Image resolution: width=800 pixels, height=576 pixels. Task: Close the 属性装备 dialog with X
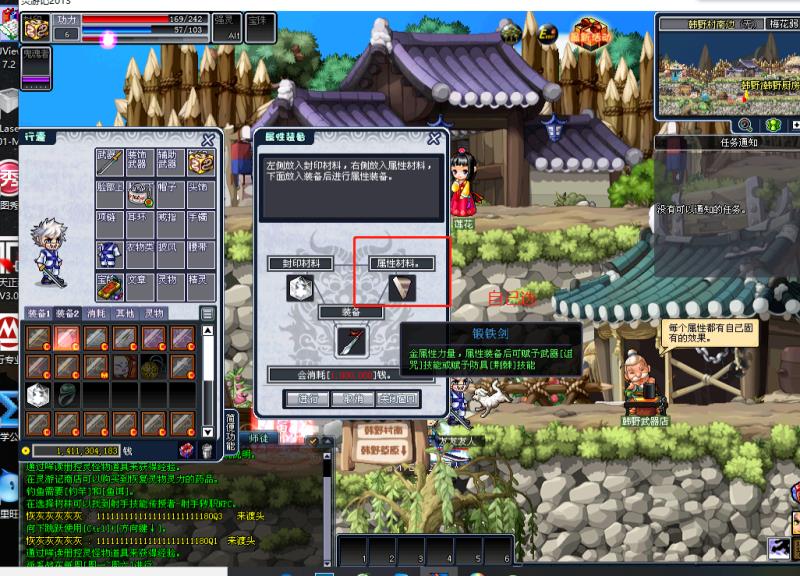tap(434, 139)
